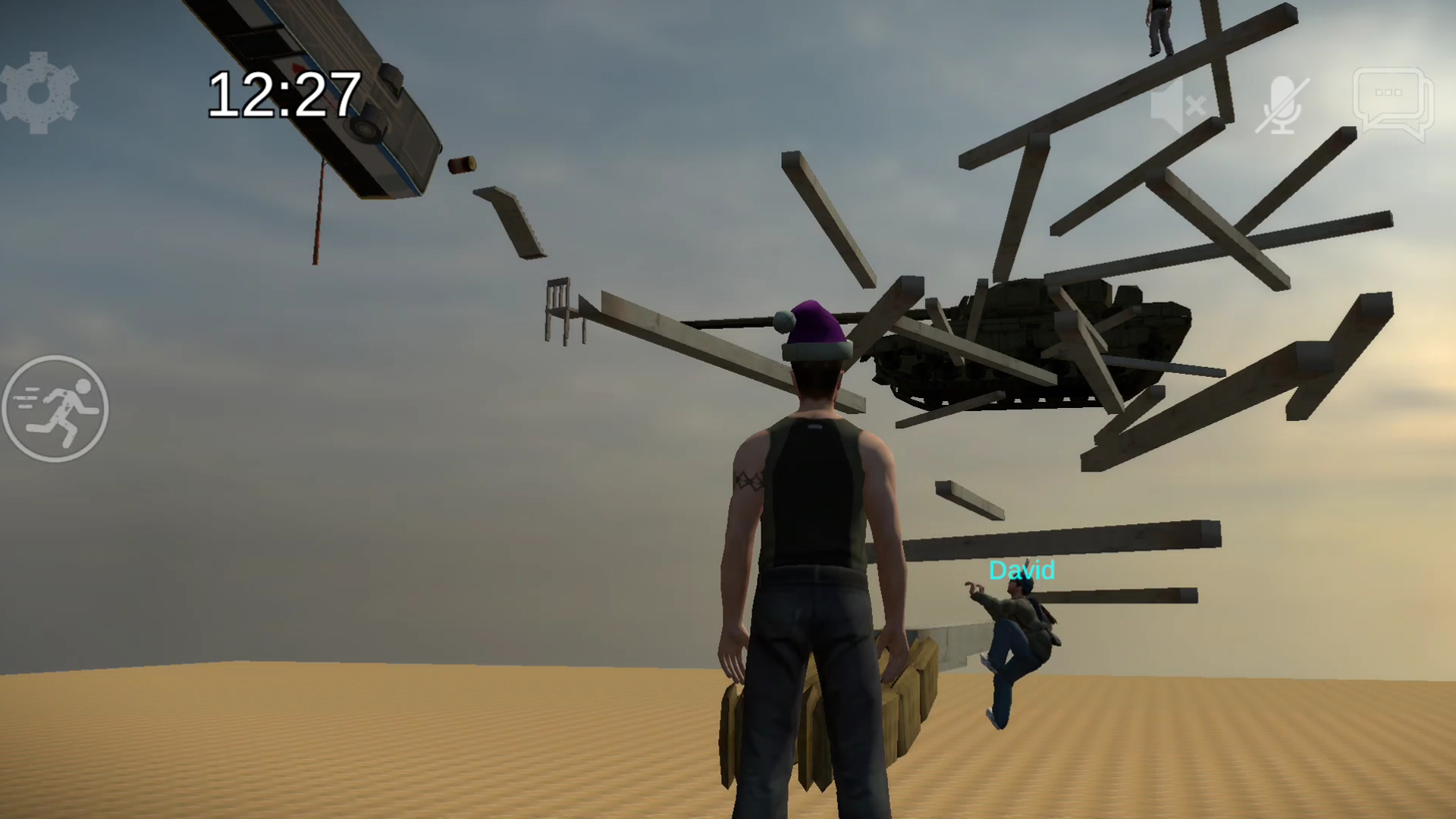Click the crossed-out microphone icon

tap(1283, 102)
